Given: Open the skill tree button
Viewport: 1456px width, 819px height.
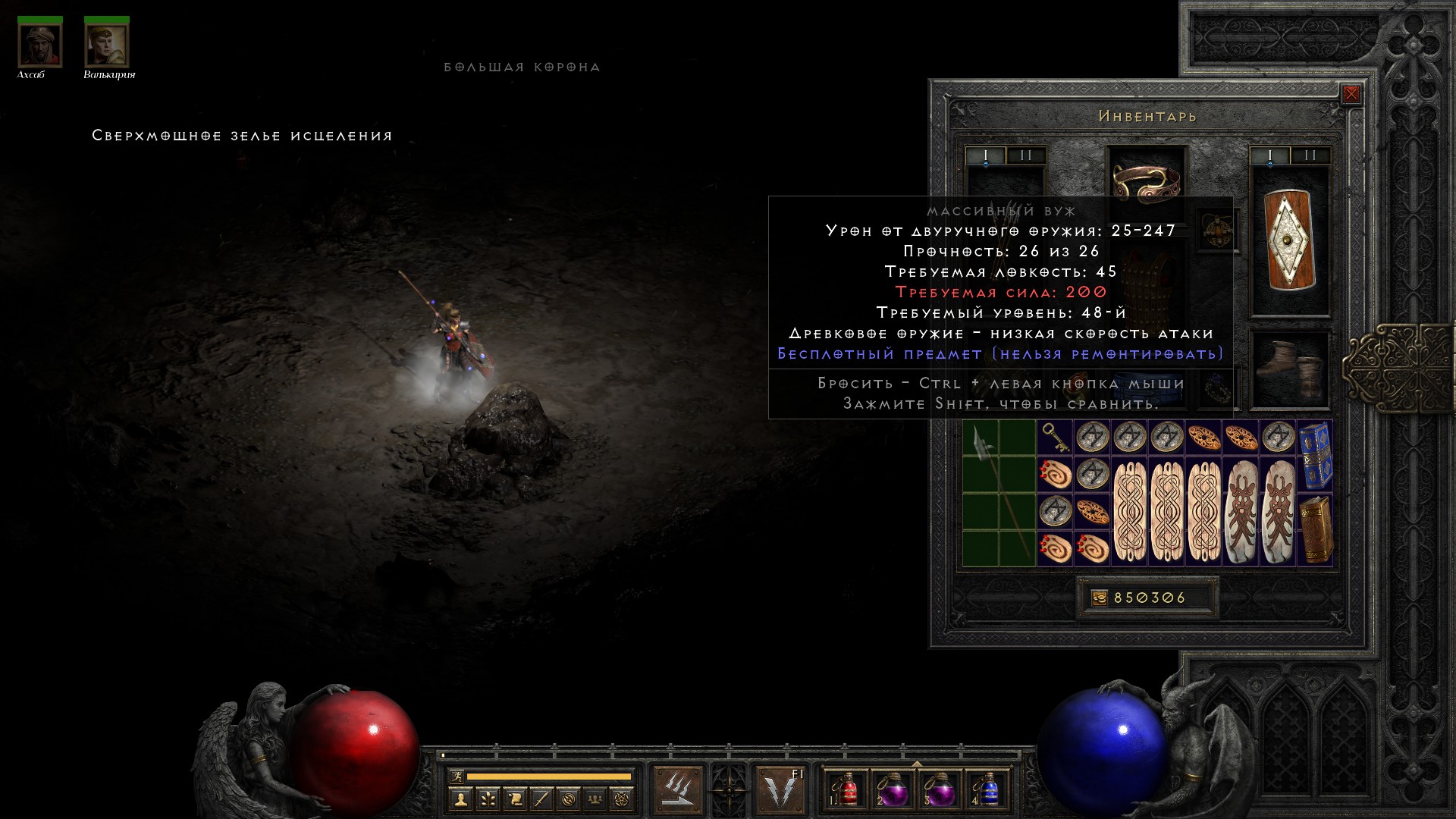Looking at the screenshot, I should point(488,799).
